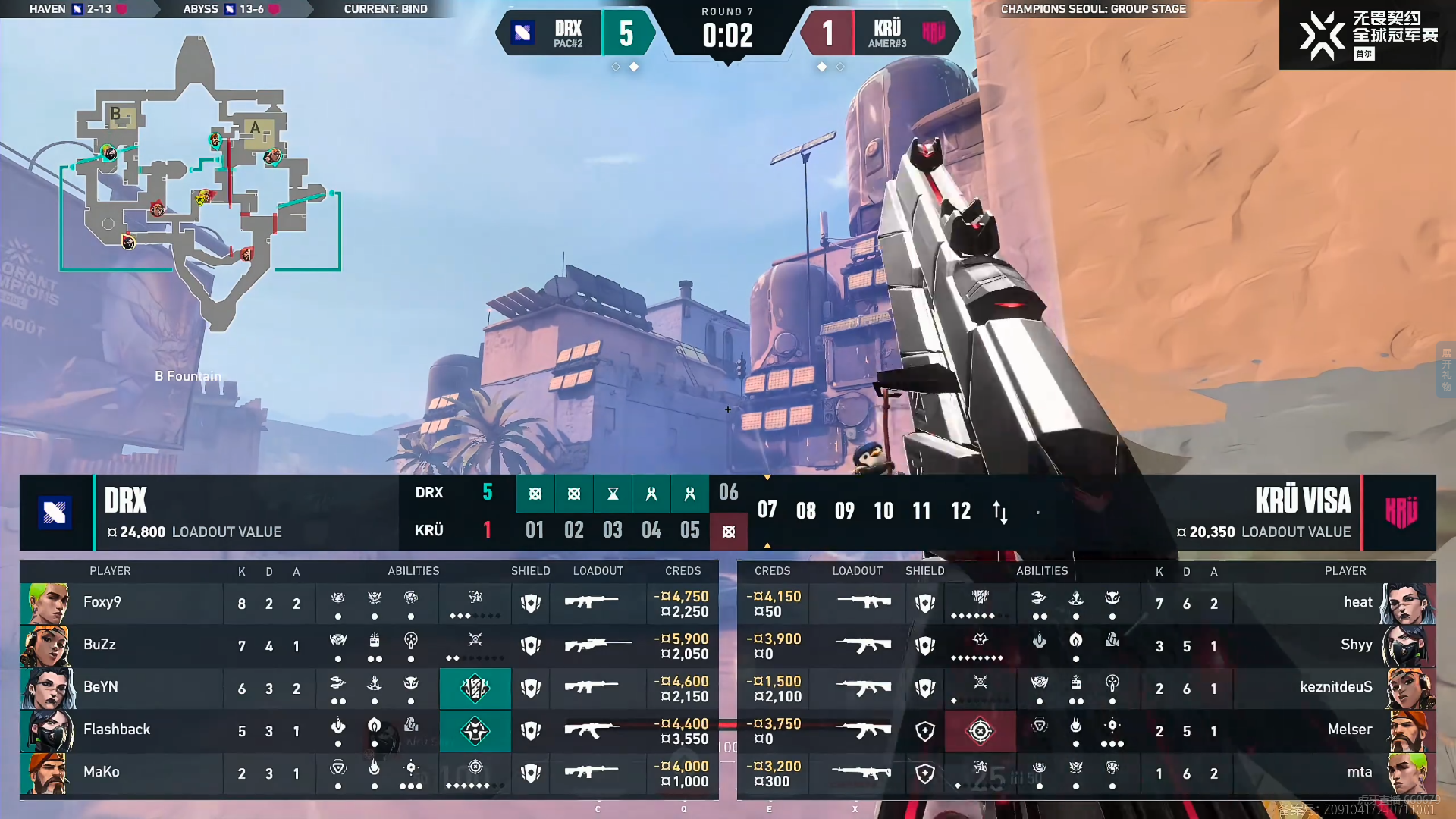This screenshot has width=1456, height=819.
Task: Click the KRÜ Visa team logo
Action: coord(1401,513)
